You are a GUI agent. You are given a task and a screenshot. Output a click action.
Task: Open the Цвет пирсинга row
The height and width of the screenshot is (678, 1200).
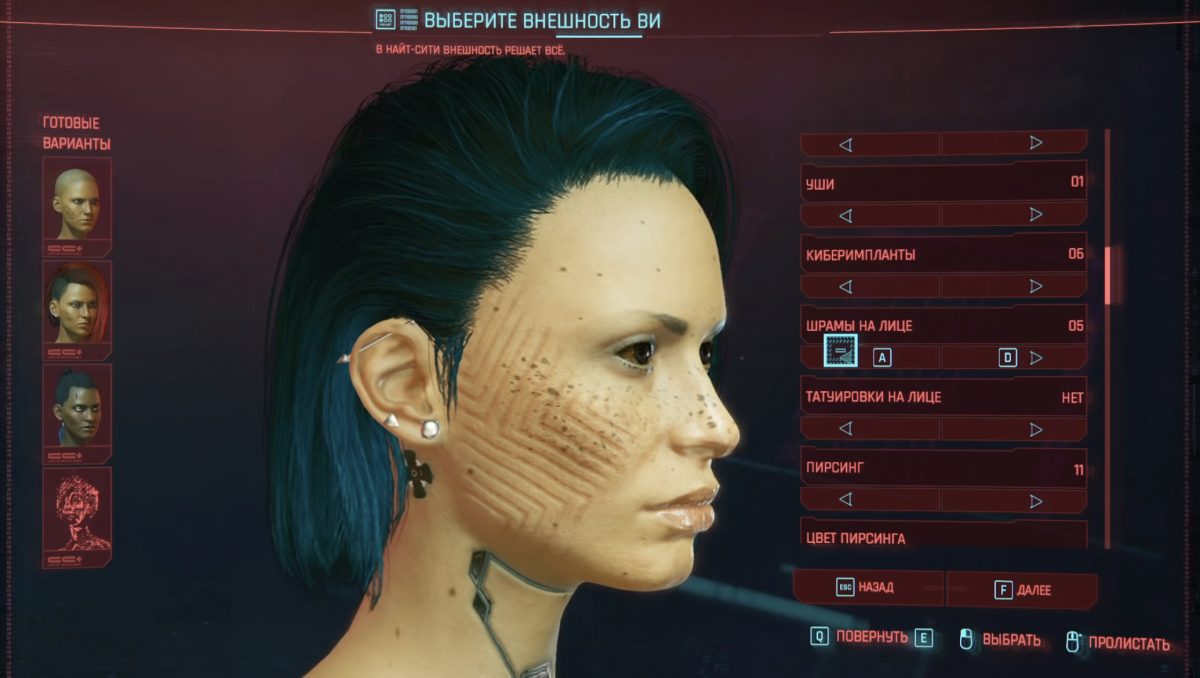tap(944, 537)
